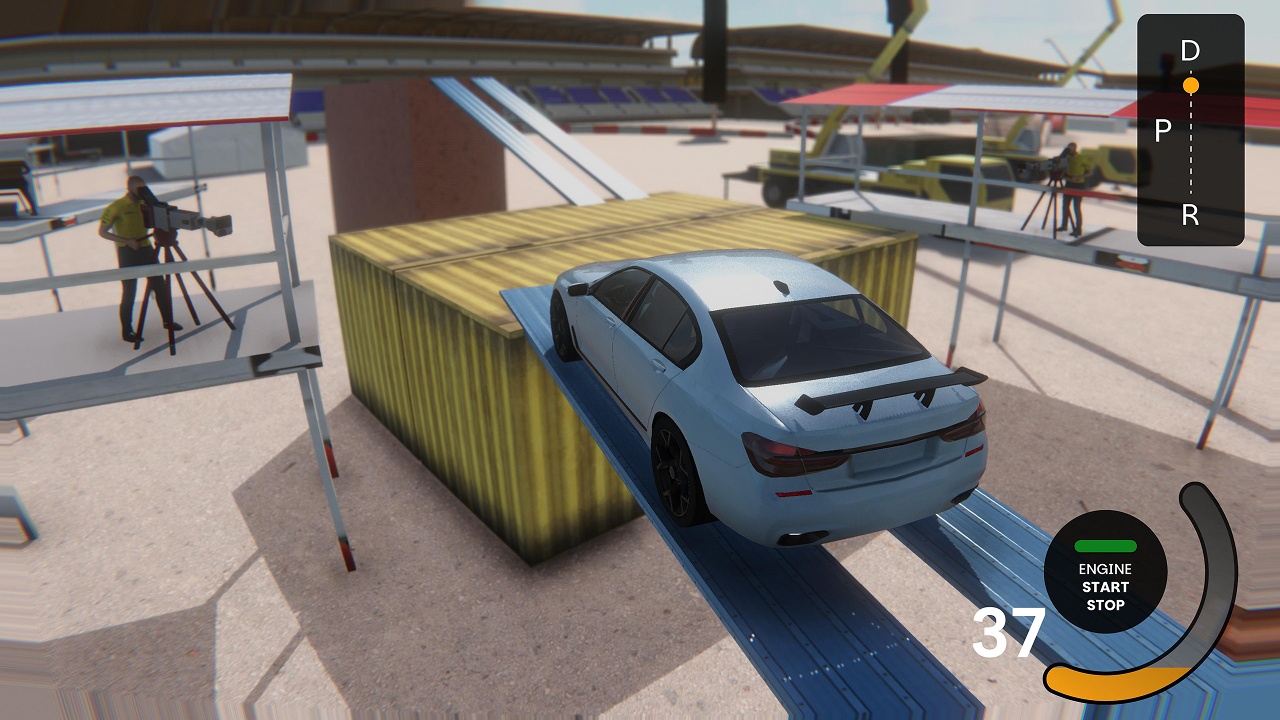Click the orange gear position indicator dot
This screenshot has height=720, width=1280.
tap(1190, 85)
